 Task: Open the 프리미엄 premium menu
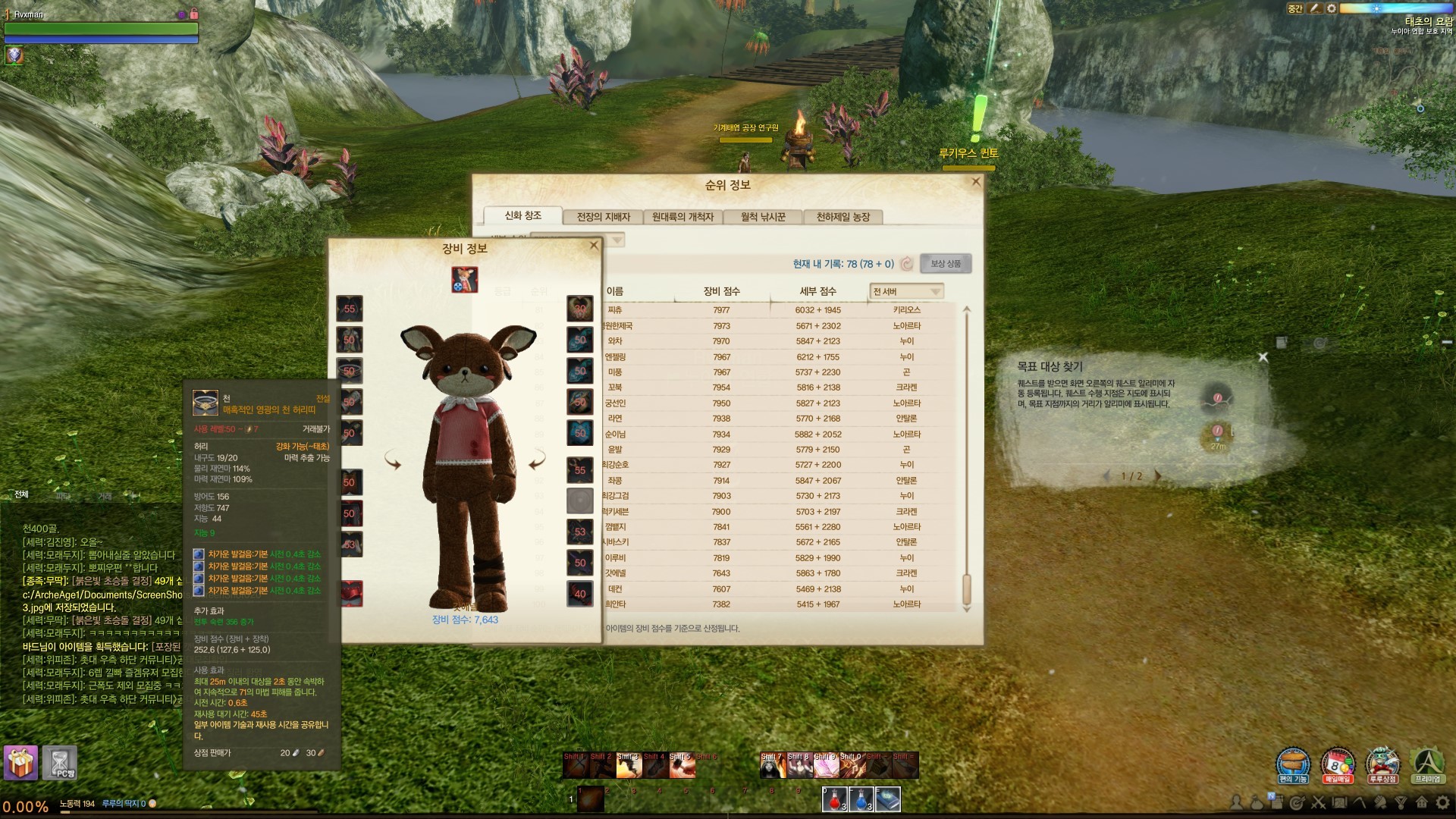[1427, 764]
